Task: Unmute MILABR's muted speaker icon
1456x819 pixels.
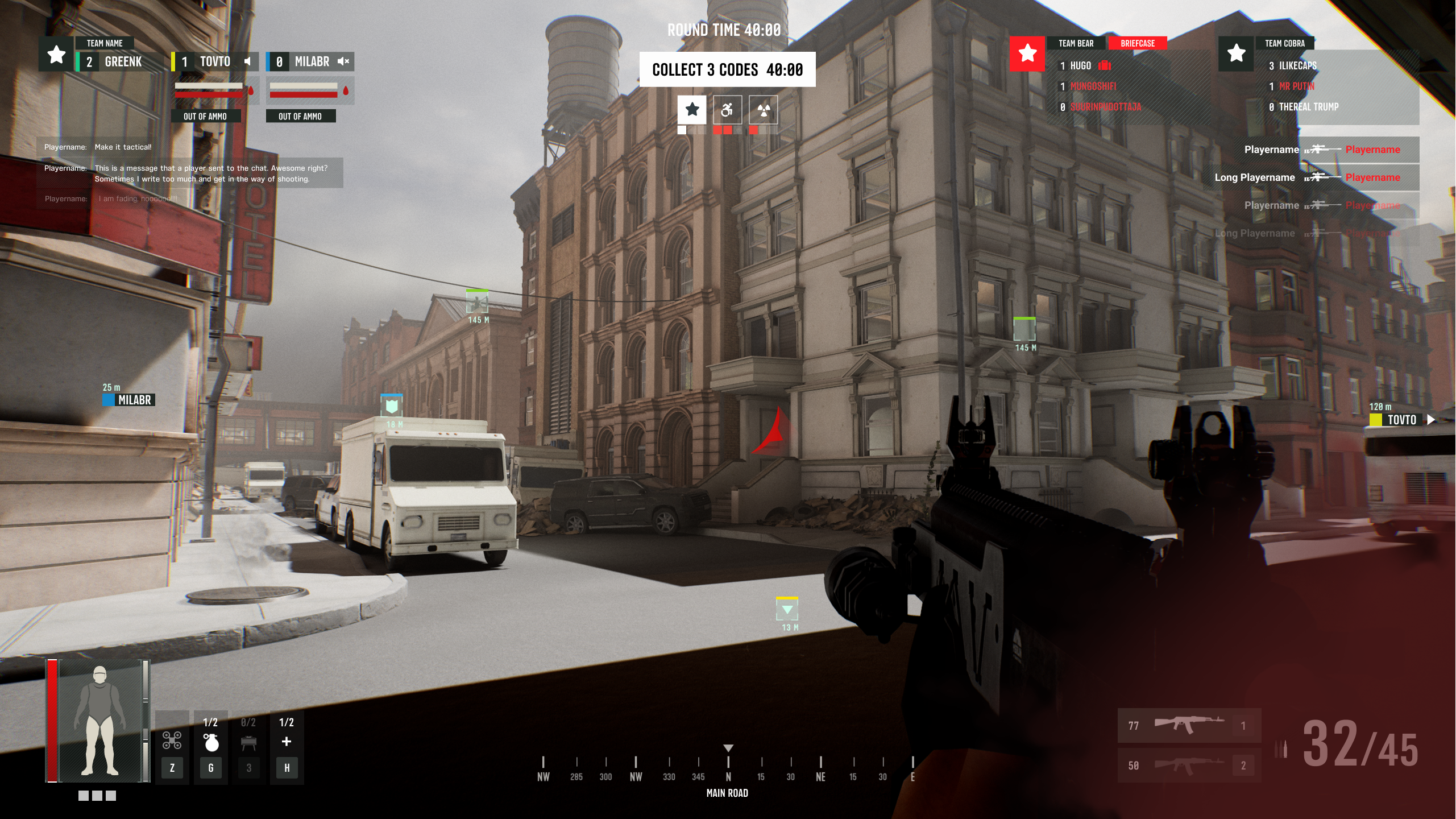Action: coord(343,61)
